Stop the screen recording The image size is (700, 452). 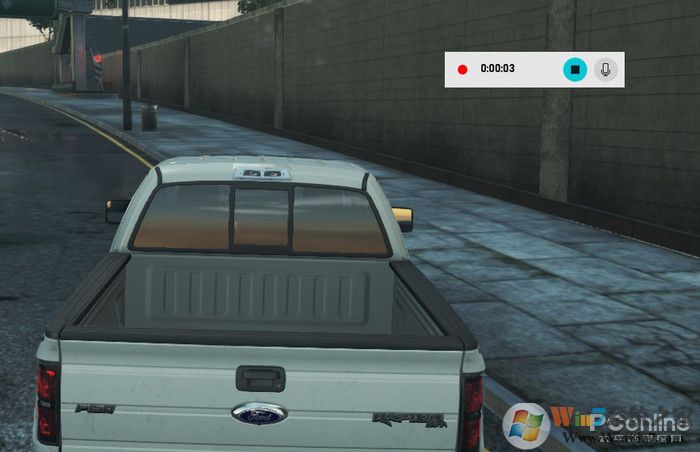(574, 69)
